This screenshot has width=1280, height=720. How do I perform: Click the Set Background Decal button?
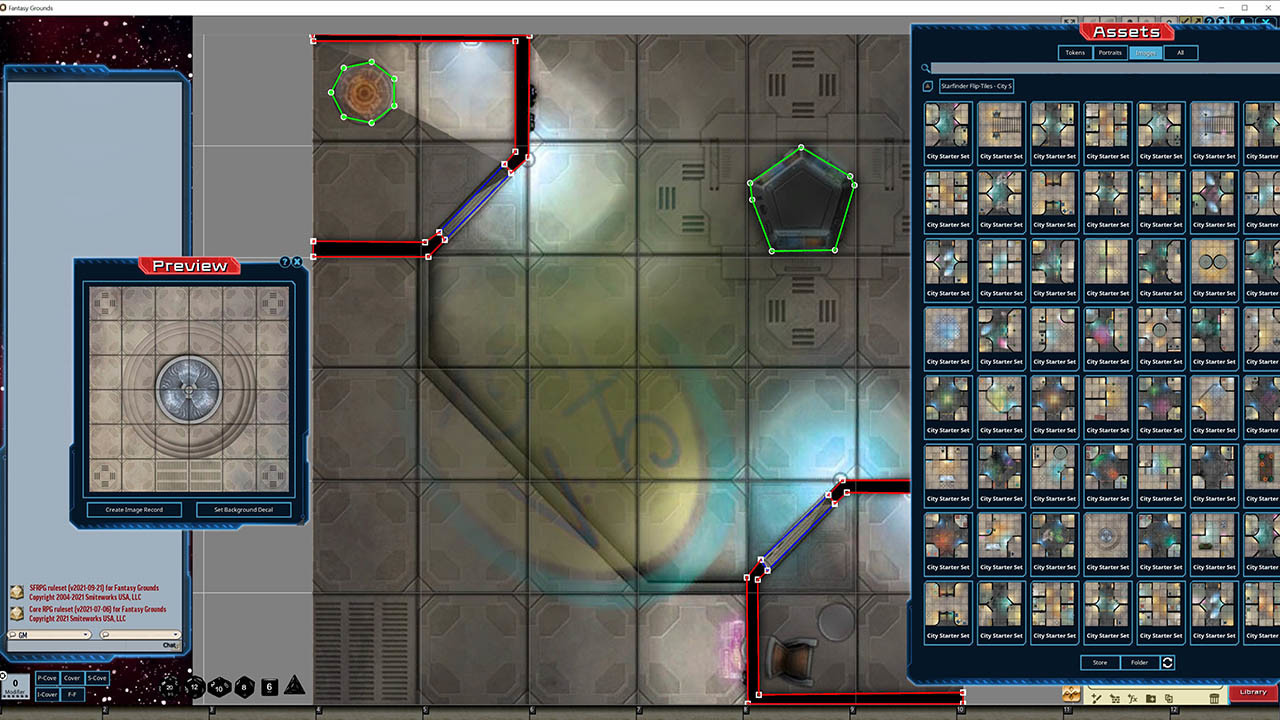click(243, 509)
